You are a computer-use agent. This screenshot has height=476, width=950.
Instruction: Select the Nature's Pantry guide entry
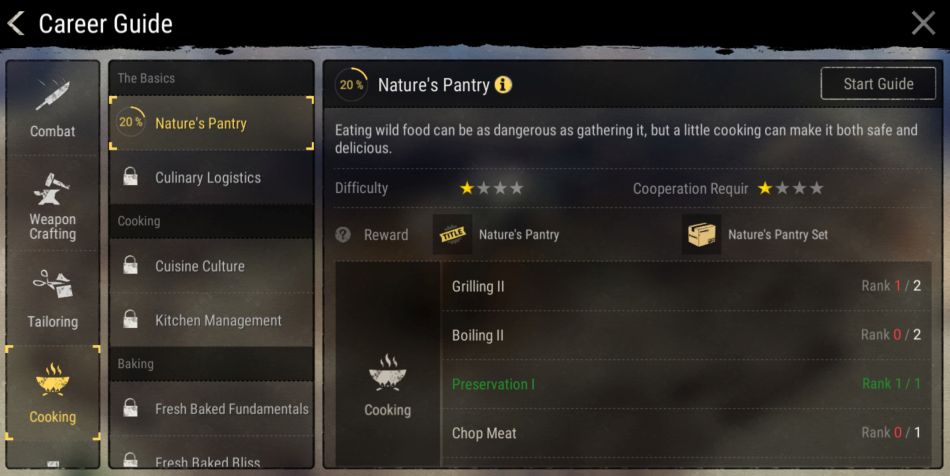pyautogui.click(x=211, y=123)
